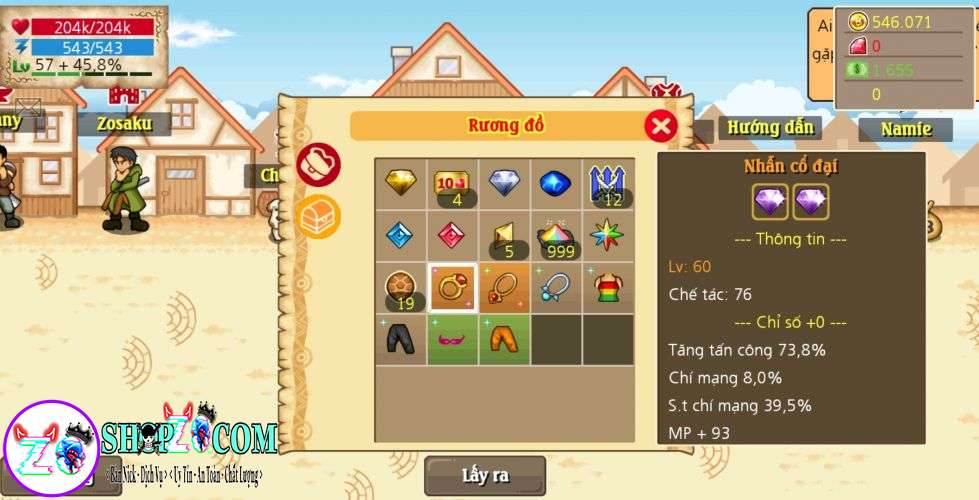Open the Hướng dẫn guide button
Image resolution: width=979 pixels, height=500 pixels.
click(769, 128)
